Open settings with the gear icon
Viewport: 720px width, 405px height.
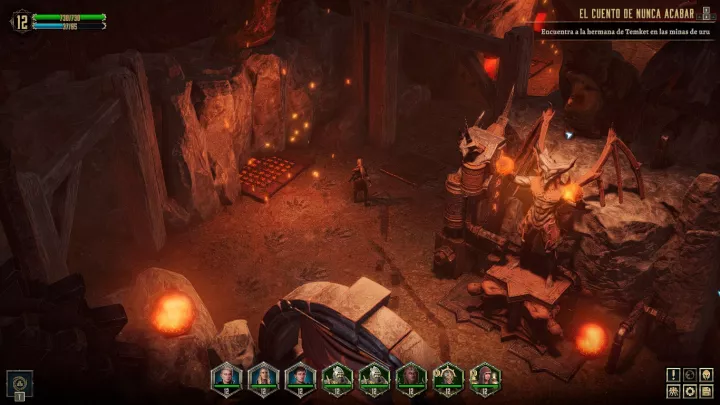click(690, 391)
